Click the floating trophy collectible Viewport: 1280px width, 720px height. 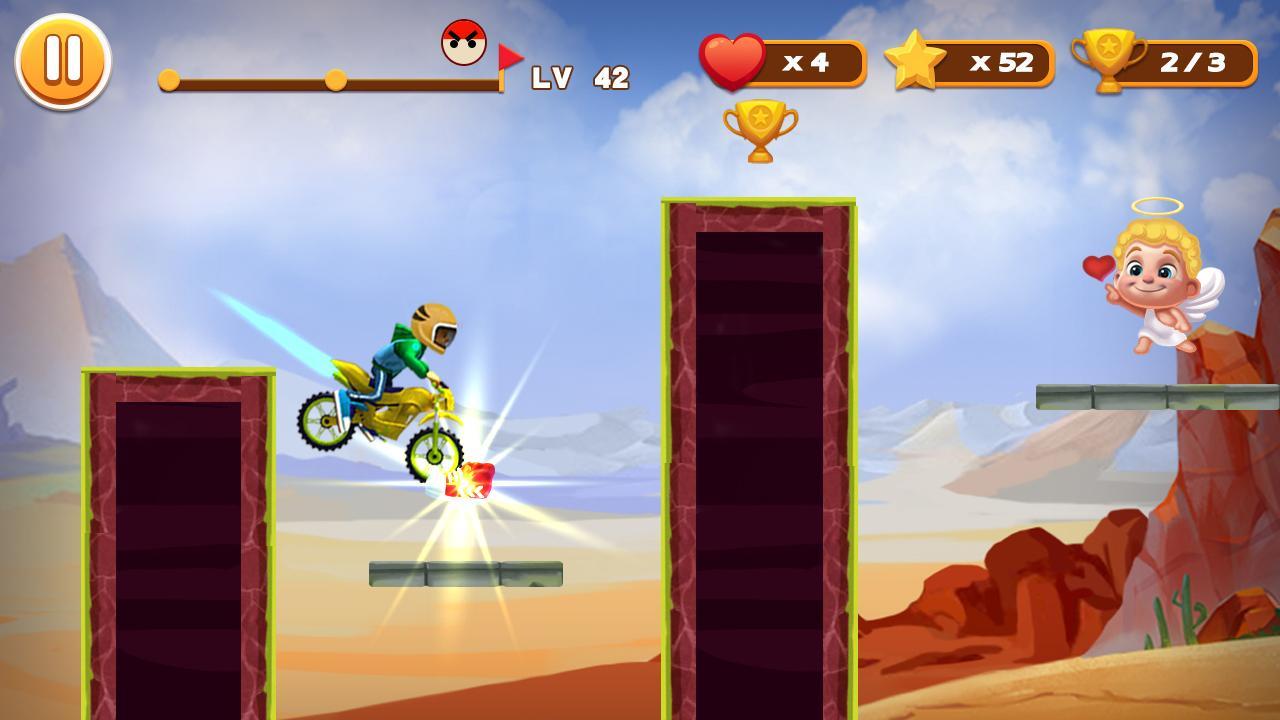760,130
